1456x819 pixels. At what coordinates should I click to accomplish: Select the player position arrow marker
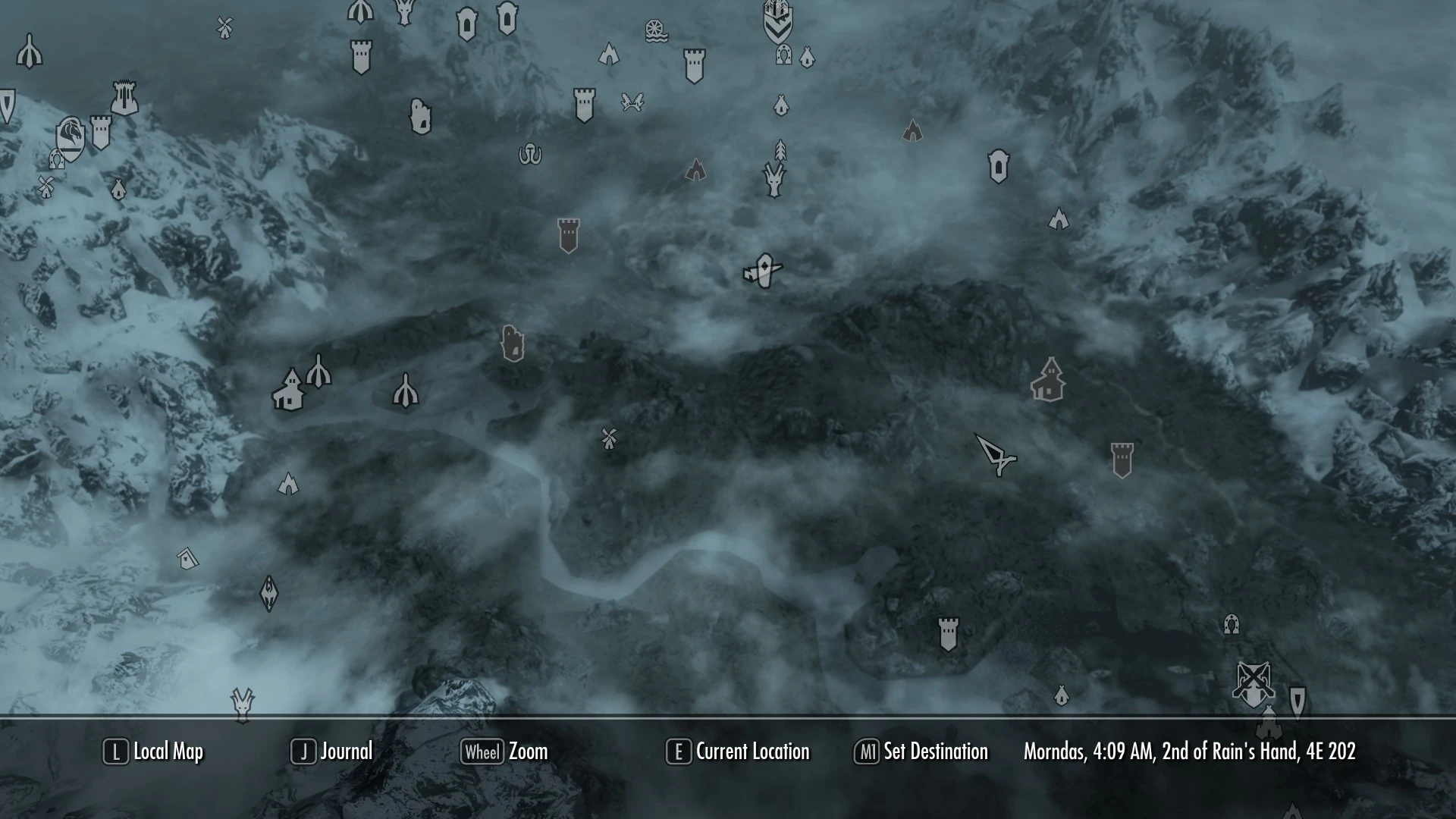[x=996, y=455]
